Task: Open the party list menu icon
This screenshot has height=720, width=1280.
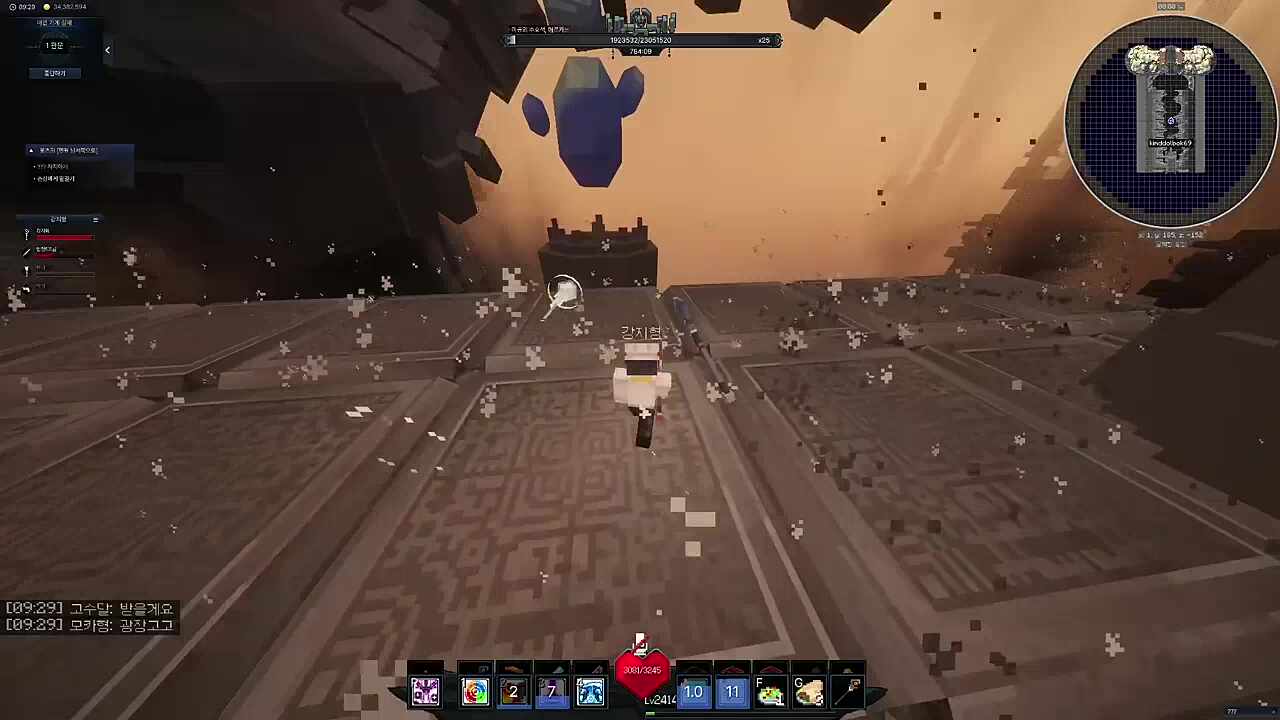Action: coord(96,219)
